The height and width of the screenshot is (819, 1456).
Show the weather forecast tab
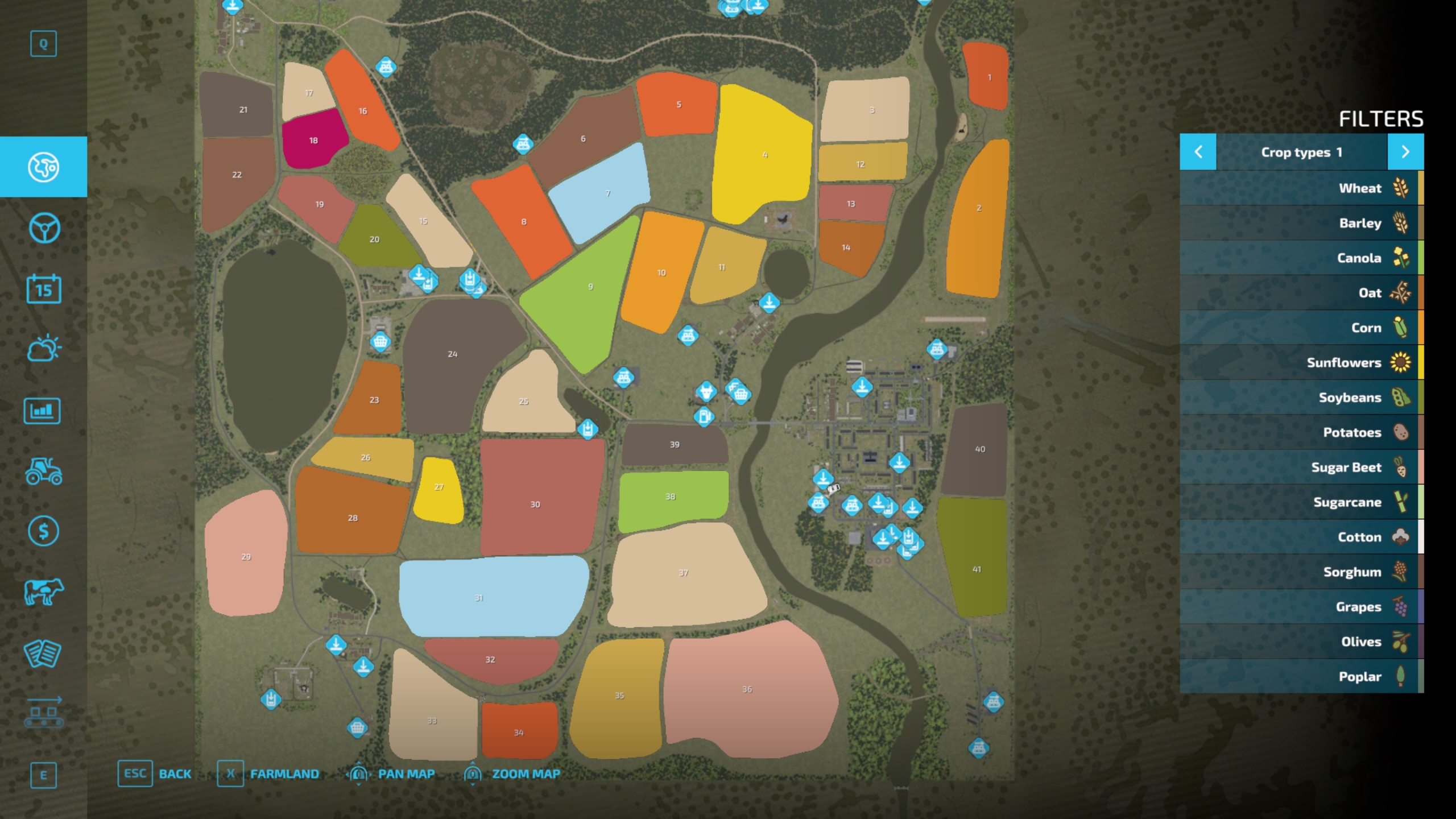(x=44, y=349)
